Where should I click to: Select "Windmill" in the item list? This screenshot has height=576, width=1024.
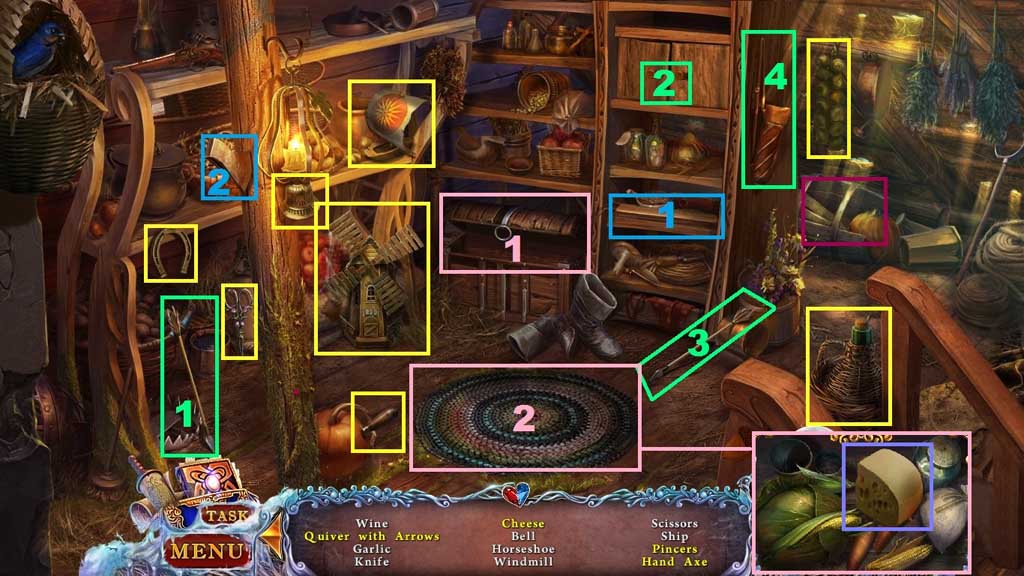(523, 562)
